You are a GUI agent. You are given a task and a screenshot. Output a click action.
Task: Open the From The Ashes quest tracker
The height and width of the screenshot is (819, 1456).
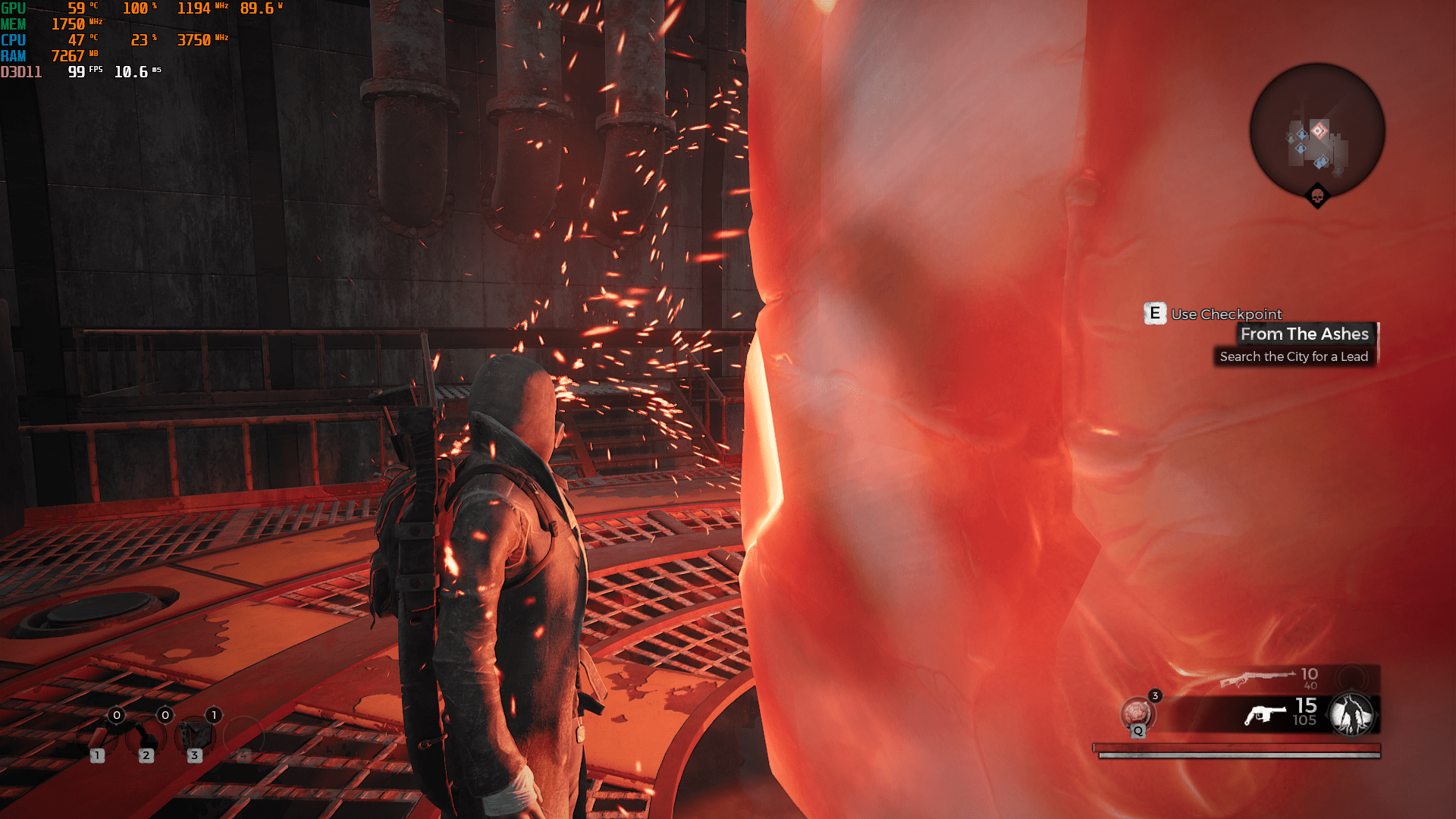(1304, 334)
